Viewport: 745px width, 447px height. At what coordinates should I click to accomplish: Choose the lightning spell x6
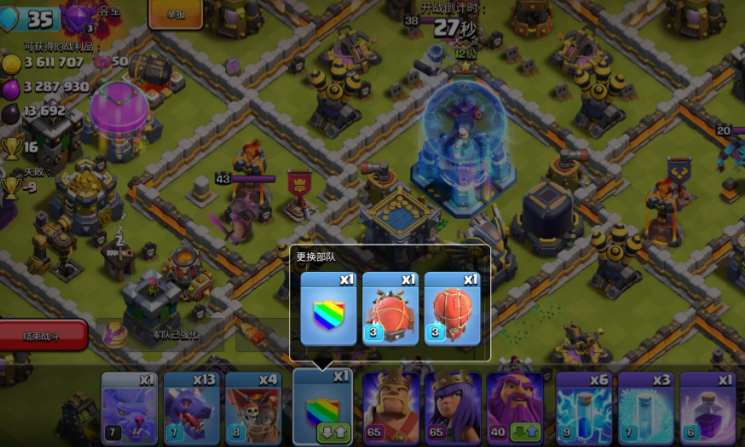584,407
